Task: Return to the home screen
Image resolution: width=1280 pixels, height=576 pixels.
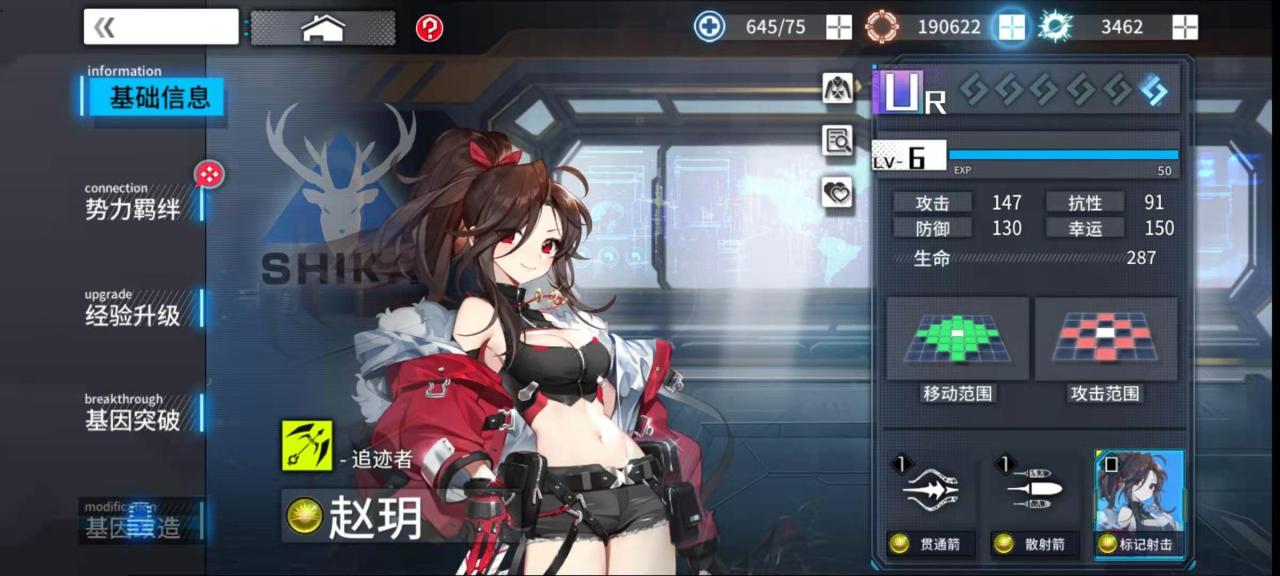Action: coord(322,28)
